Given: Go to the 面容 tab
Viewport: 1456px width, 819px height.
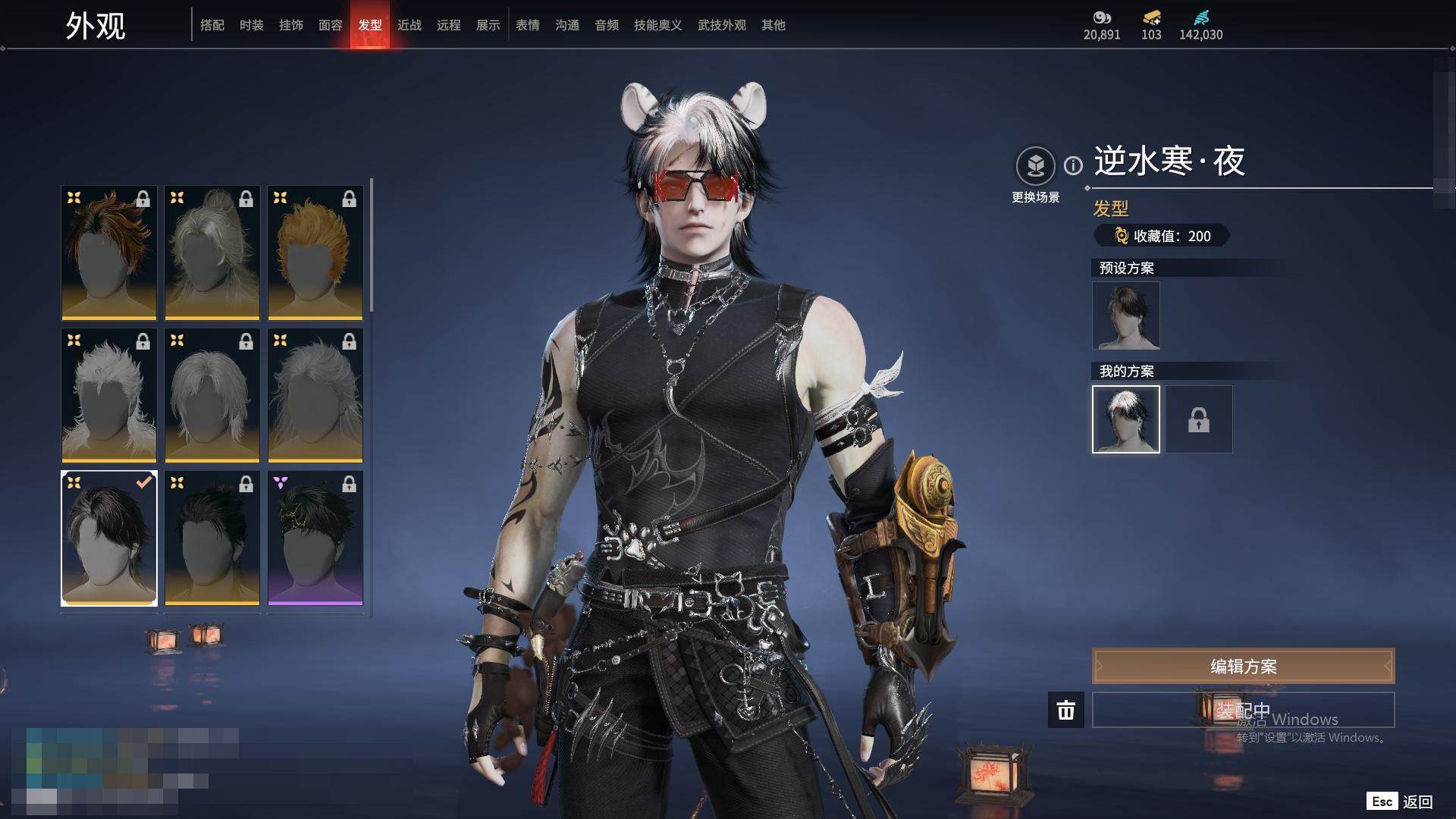Looking at the screenshot, I should [331, 25].
